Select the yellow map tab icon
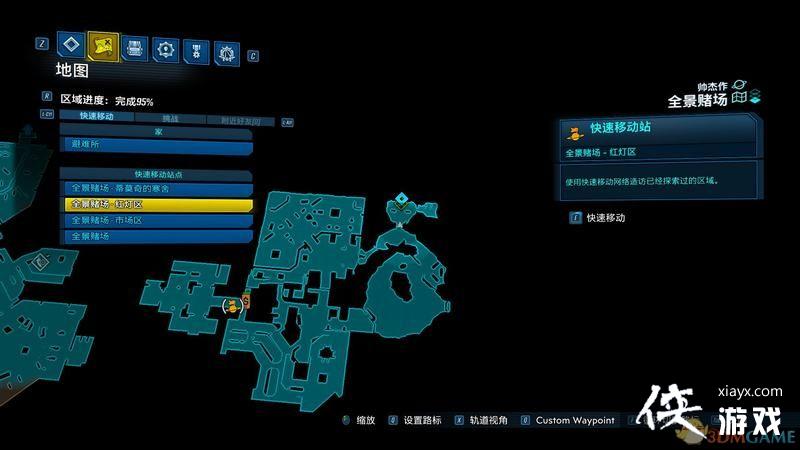 point(102,45)
